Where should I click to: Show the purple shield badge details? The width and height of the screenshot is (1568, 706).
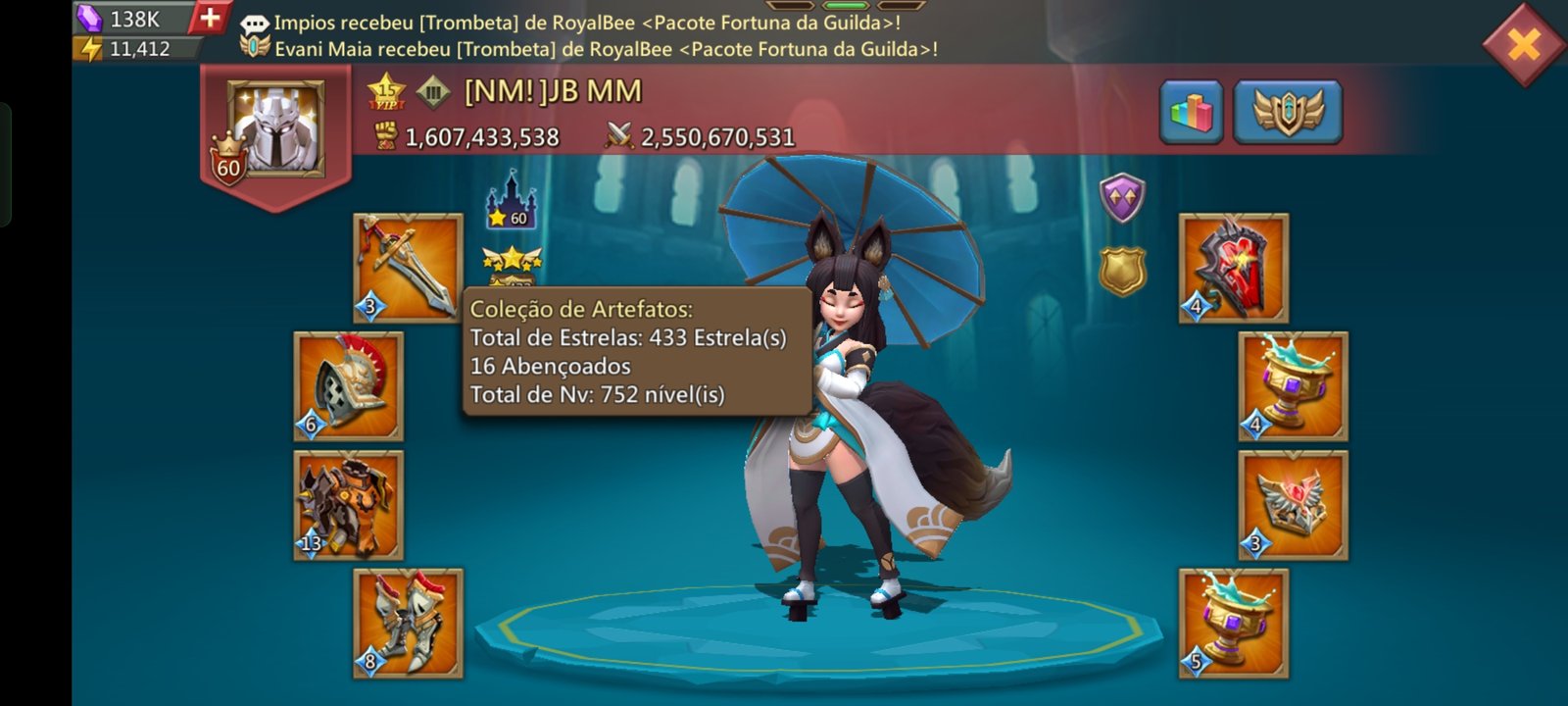coord(1122,197)
